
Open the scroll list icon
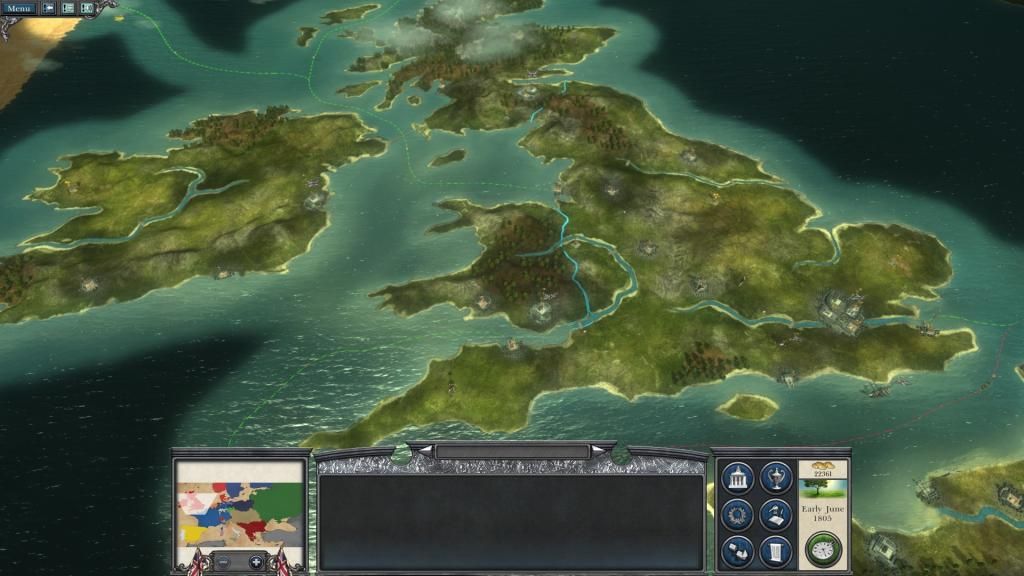tap(776, 551)
